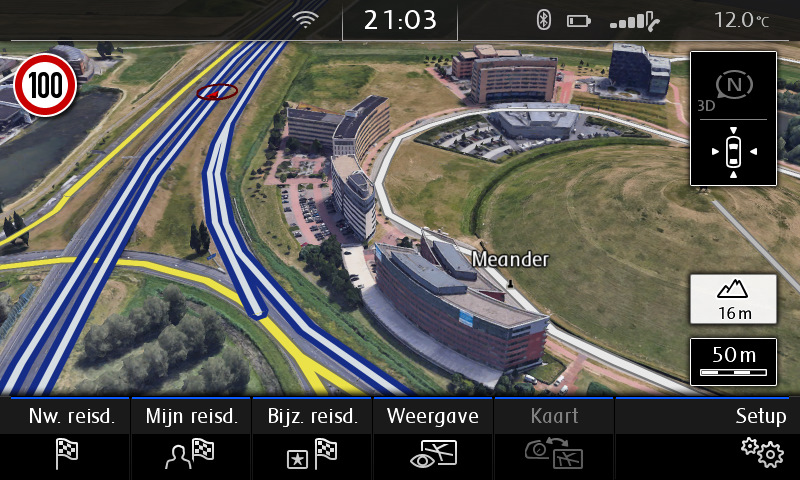The width and height of the screenshot is (800, 480).
Task: Tap the 100 speed limit sign
Action: [45, 85]
